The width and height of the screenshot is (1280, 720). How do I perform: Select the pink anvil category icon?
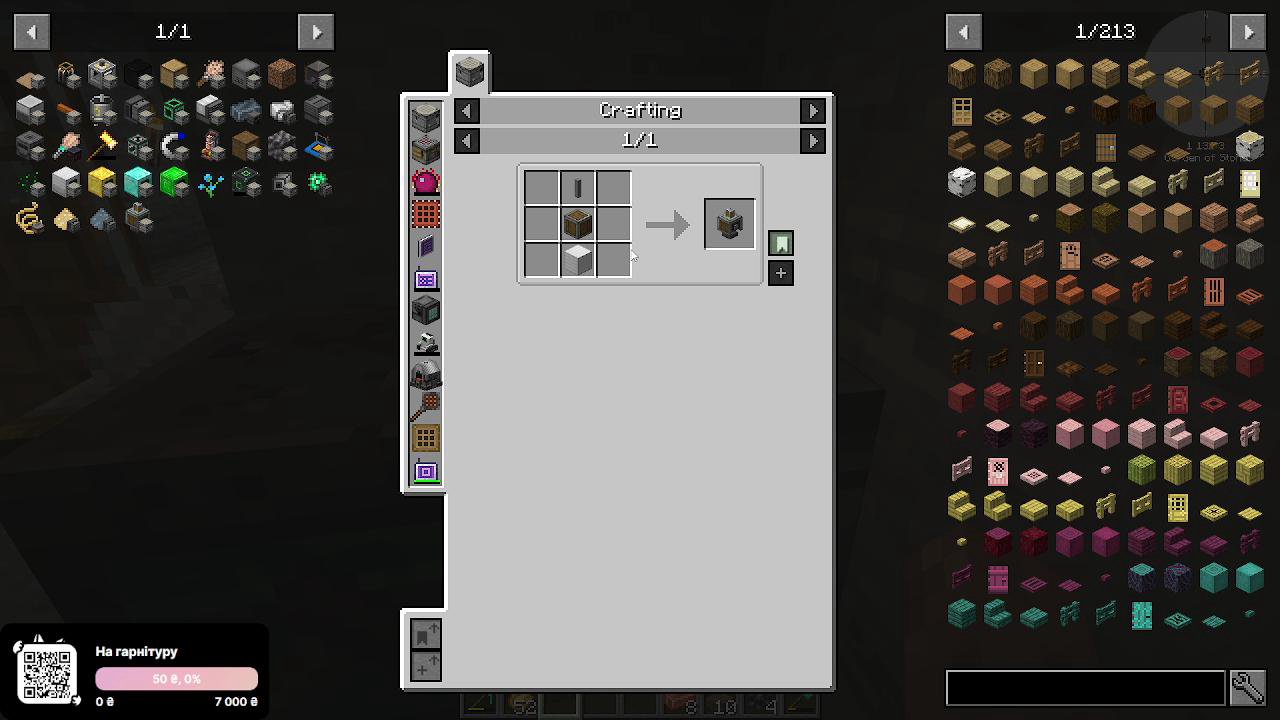(425, 180)
